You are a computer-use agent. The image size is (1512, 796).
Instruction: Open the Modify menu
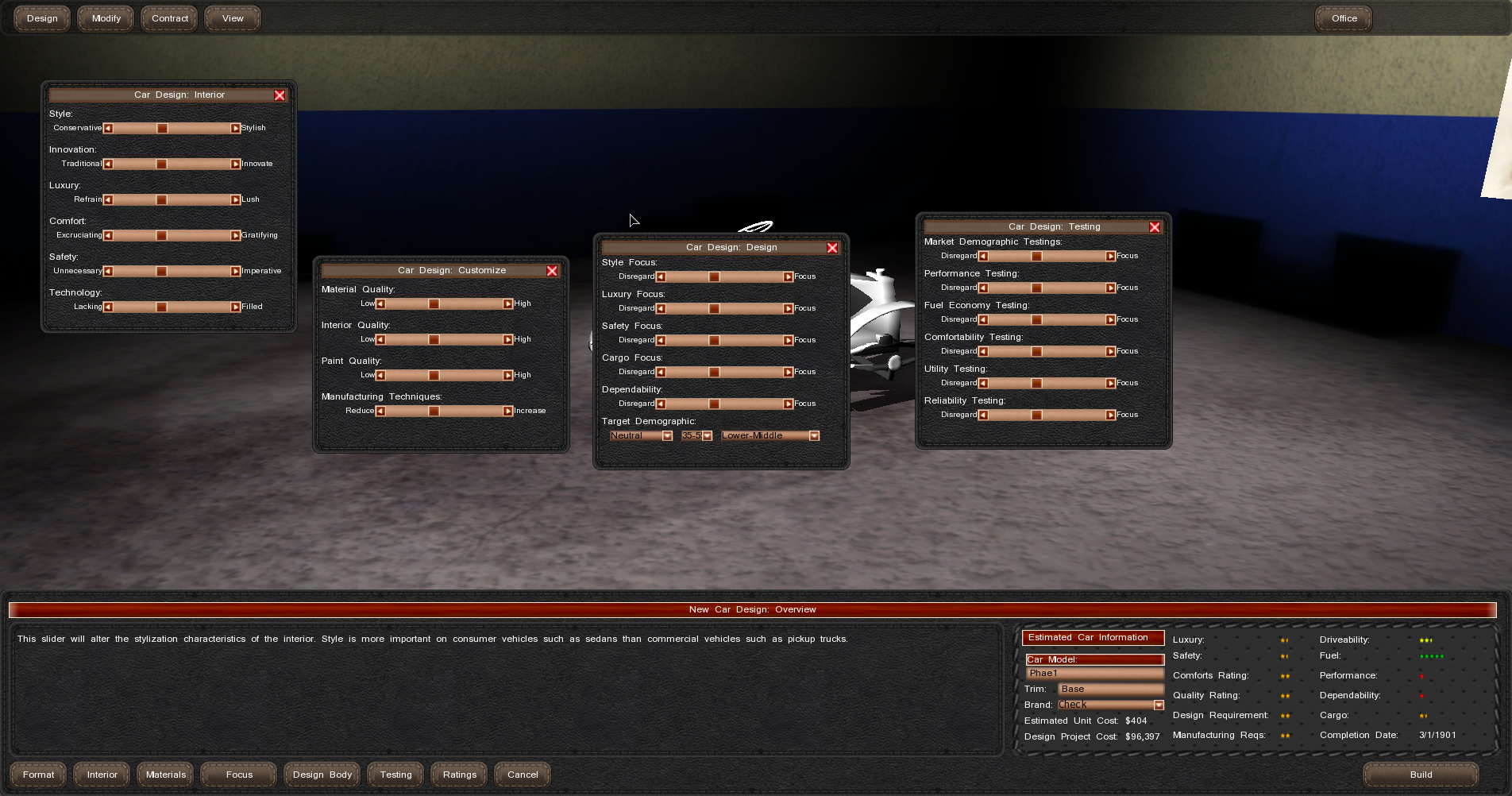coord(106,18)
